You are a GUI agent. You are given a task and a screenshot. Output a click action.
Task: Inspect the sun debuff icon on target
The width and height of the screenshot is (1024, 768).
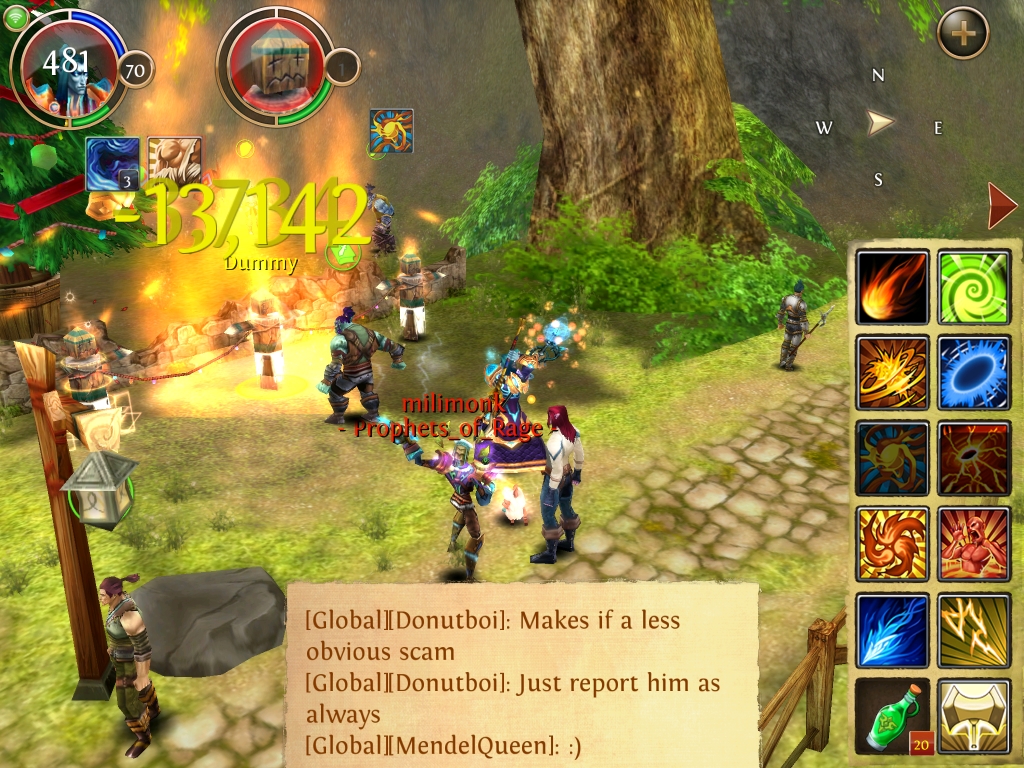tap(391, 131)
